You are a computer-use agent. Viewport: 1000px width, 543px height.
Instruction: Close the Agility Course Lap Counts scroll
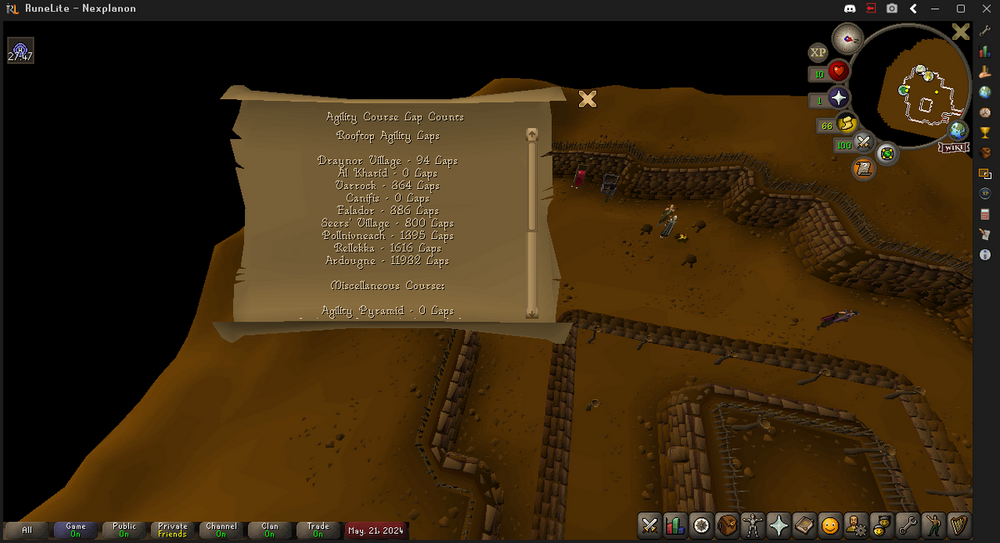click(588, 98)
